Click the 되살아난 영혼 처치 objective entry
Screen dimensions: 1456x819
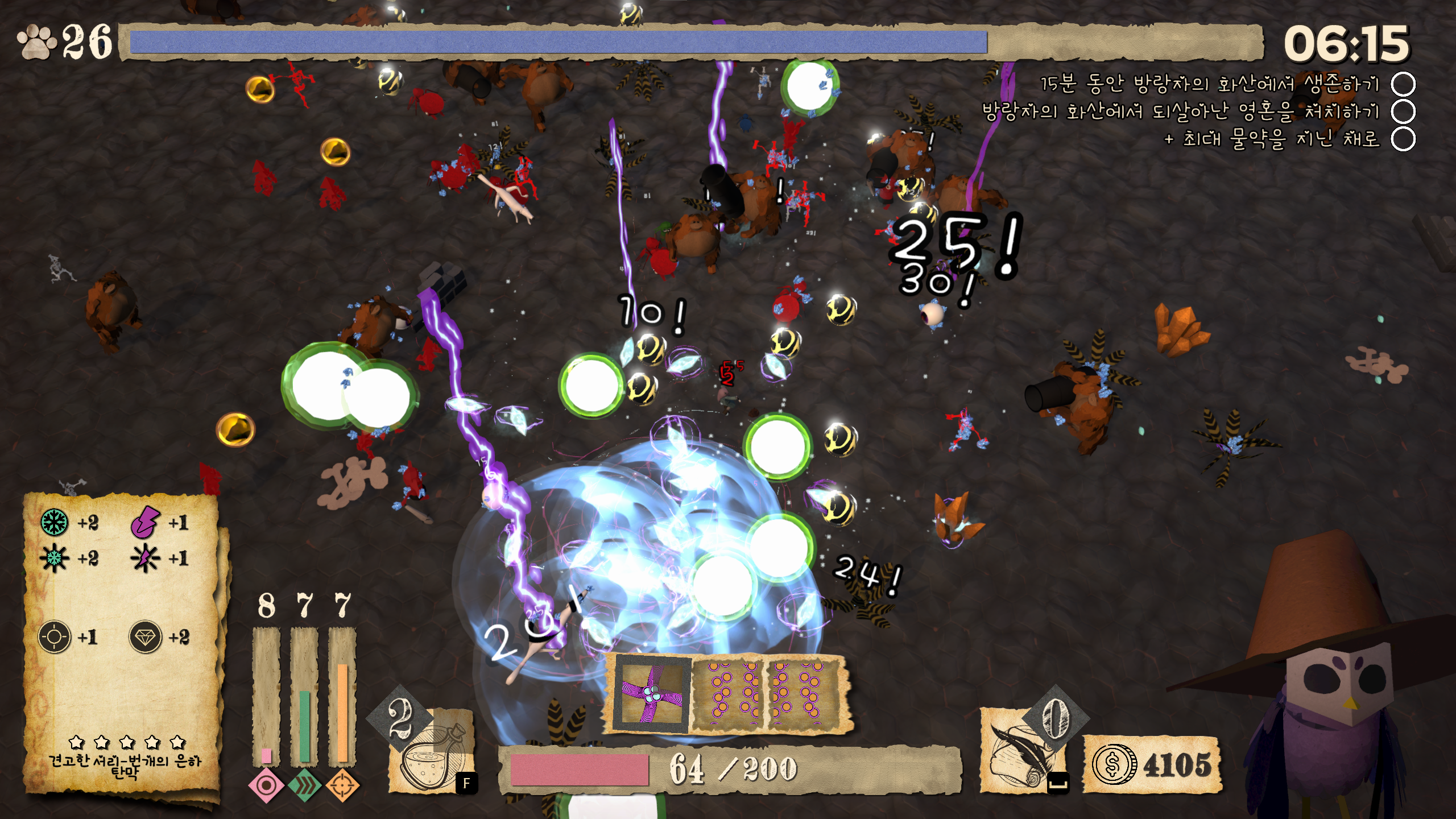[1182, 111]
